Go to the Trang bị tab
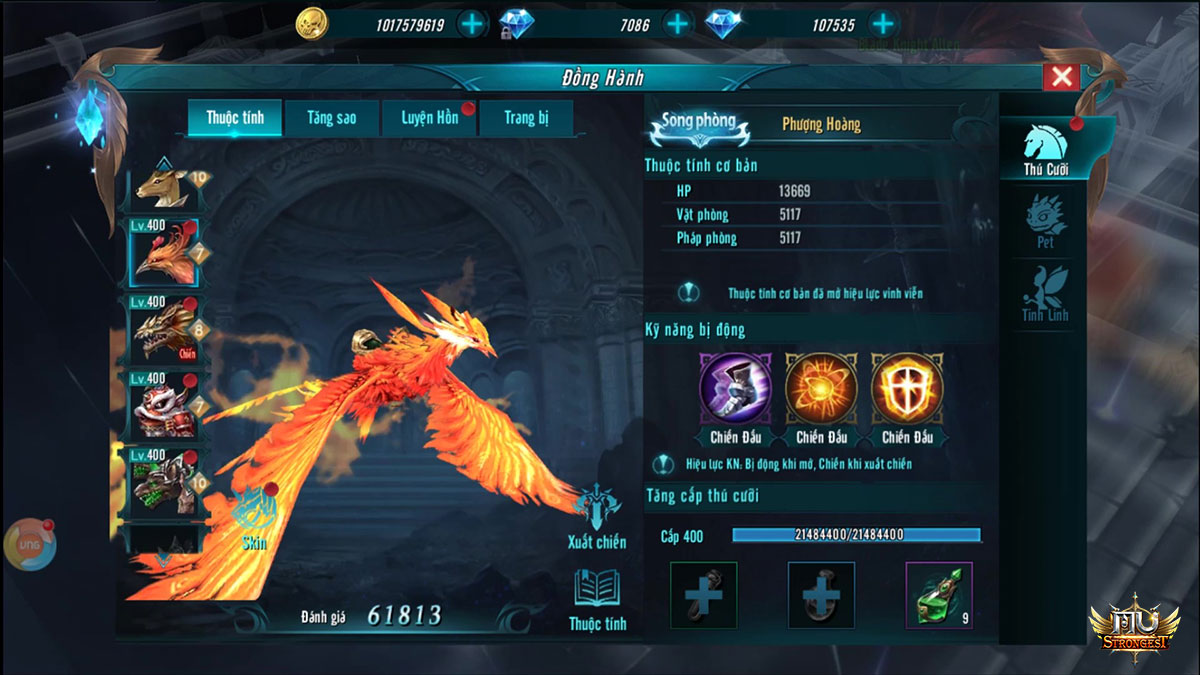This screenshot has height=675, width=1200. click(526, 118)
